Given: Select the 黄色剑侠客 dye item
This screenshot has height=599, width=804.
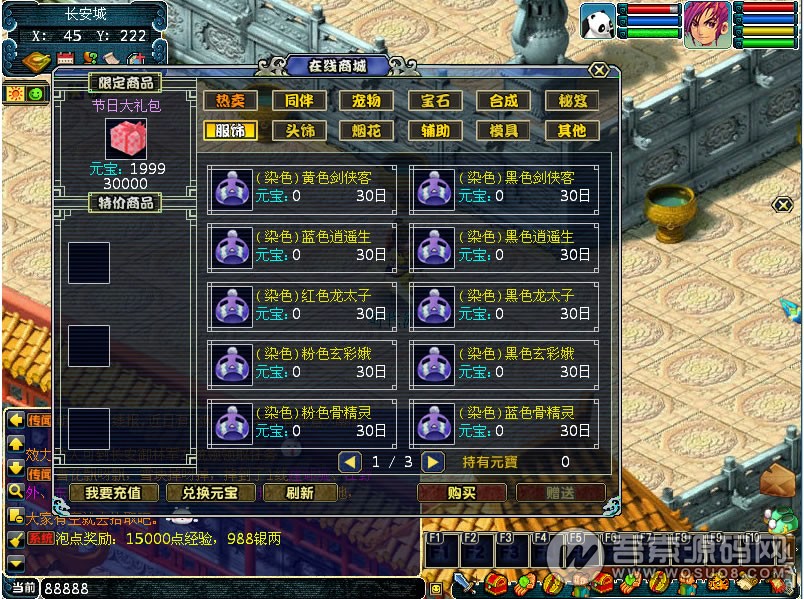Looking at the screenshot, I should click(x=302, y=188).
